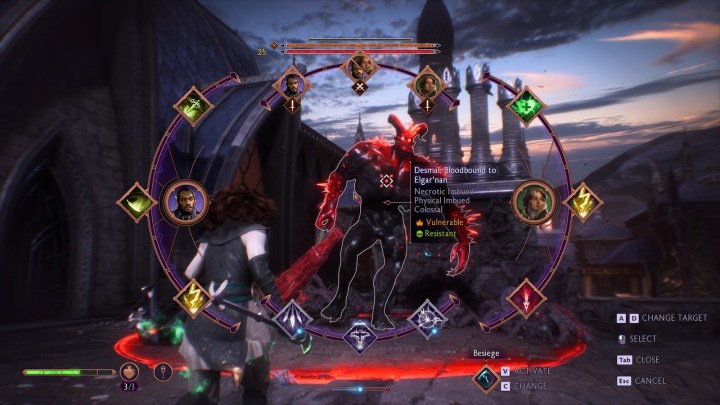This screenshot has height=405, width=720.
Task: Activate the top-right green burst ability
Action: (x=523, y=106)
